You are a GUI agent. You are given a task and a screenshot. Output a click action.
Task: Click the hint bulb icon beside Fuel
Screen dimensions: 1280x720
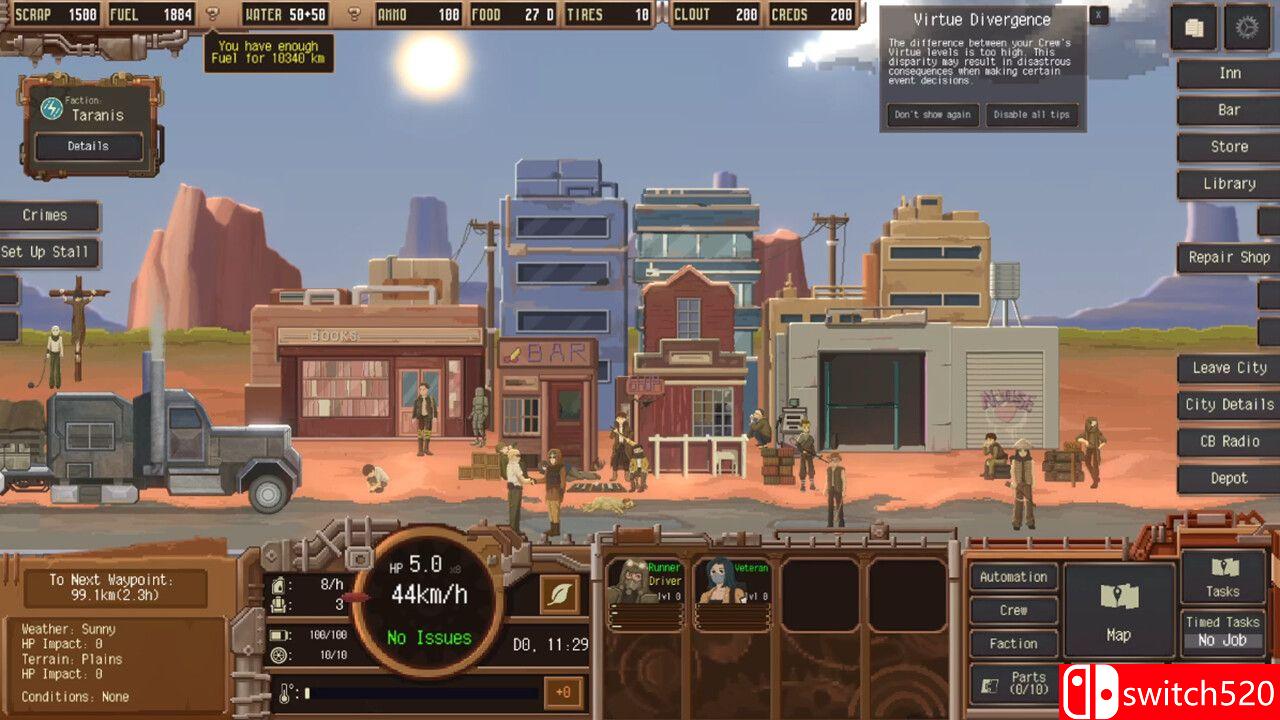point(210,14)
